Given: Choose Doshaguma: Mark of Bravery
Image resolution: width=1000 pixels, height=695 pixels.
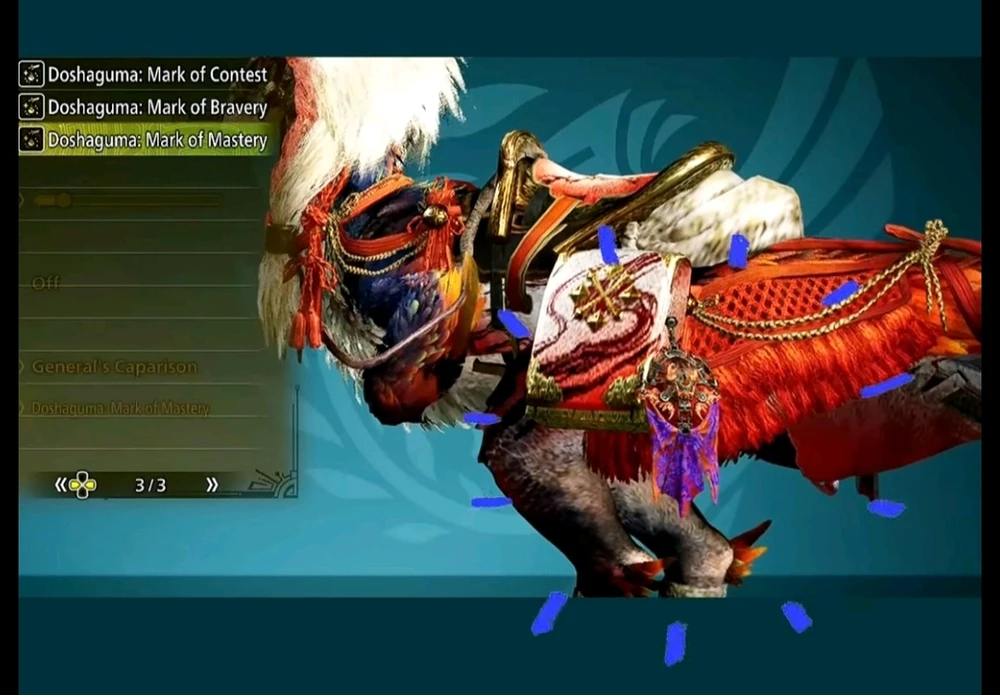Looking at the screenshot, I should click(146, 107).
